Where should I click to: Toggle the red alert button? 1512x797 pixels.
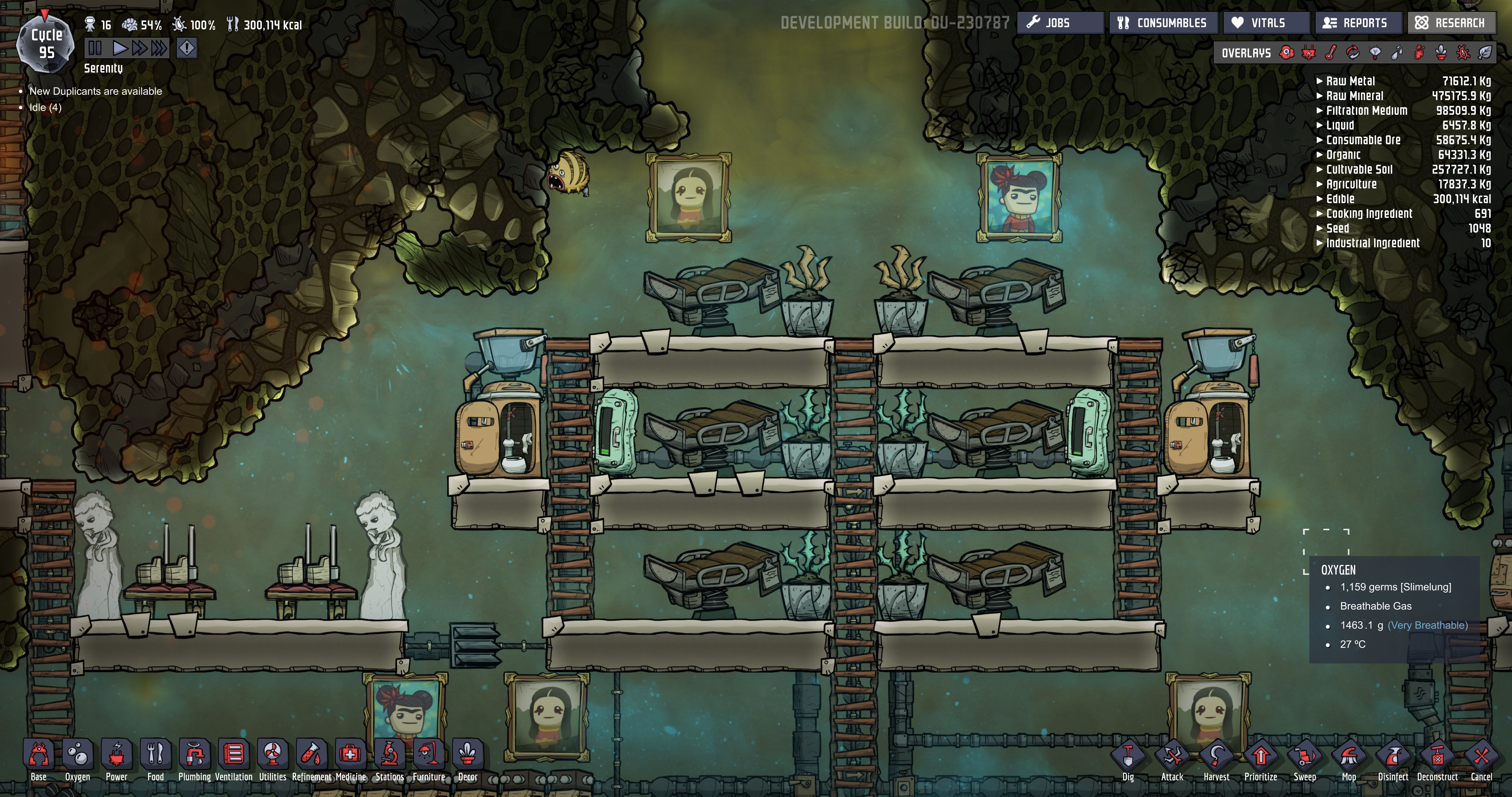(x=187, y=48)
